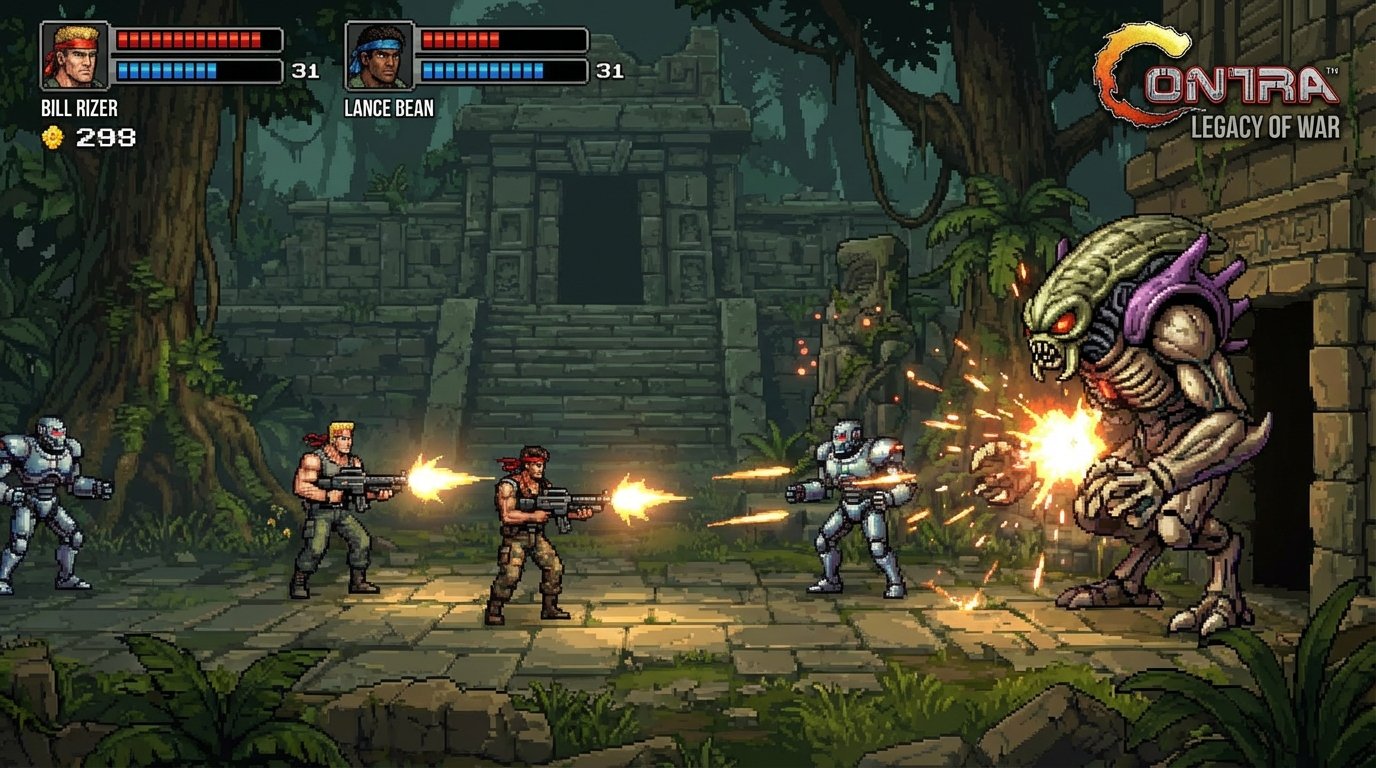This screenshot has width=1376, height=768.
Task: Click Bill Rizer's character portrait
Action: pyautogui.click(x=75, y=54)
